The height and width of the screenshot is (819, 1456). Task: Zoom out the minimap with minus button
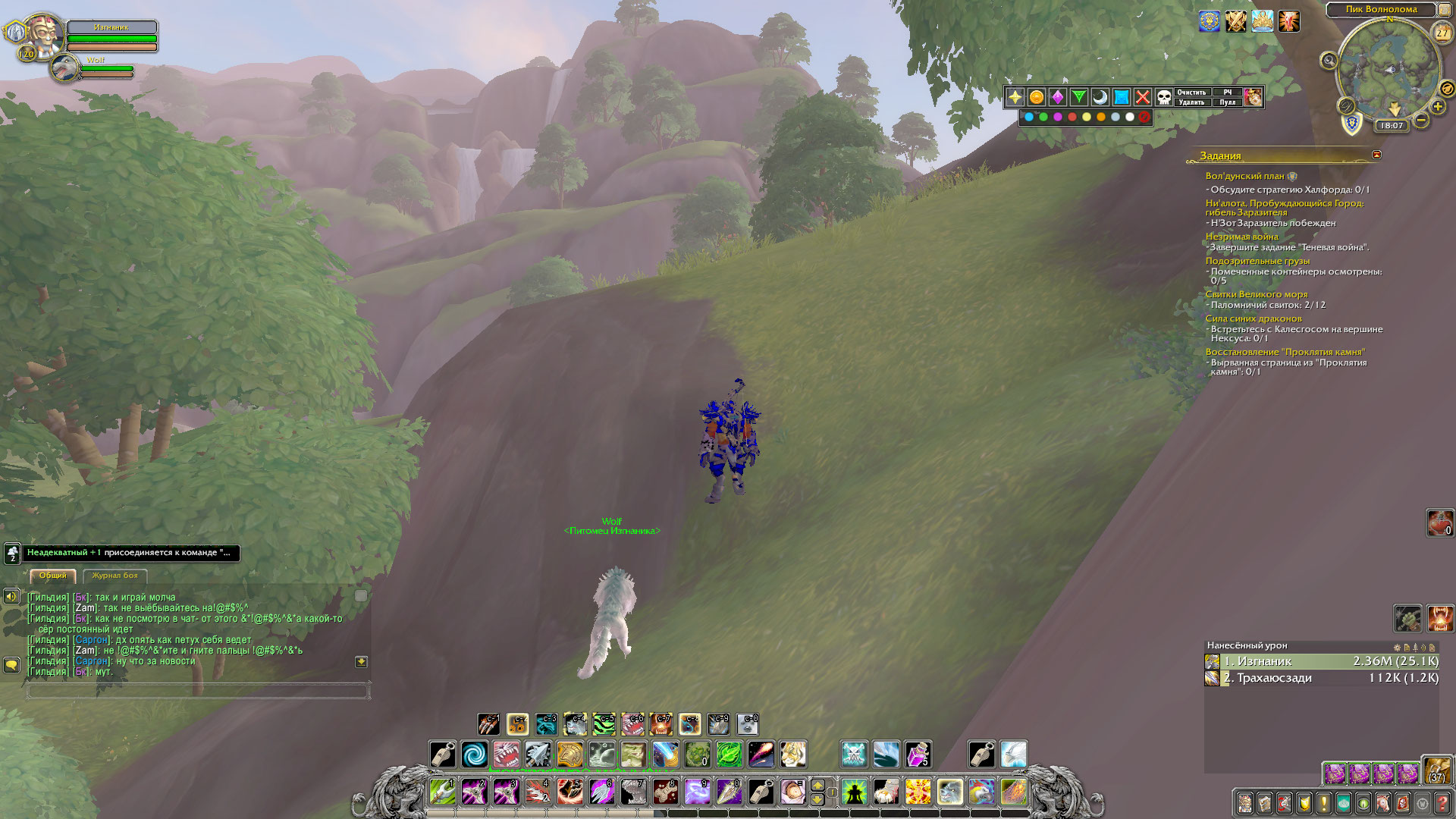tap(1421, 120)
